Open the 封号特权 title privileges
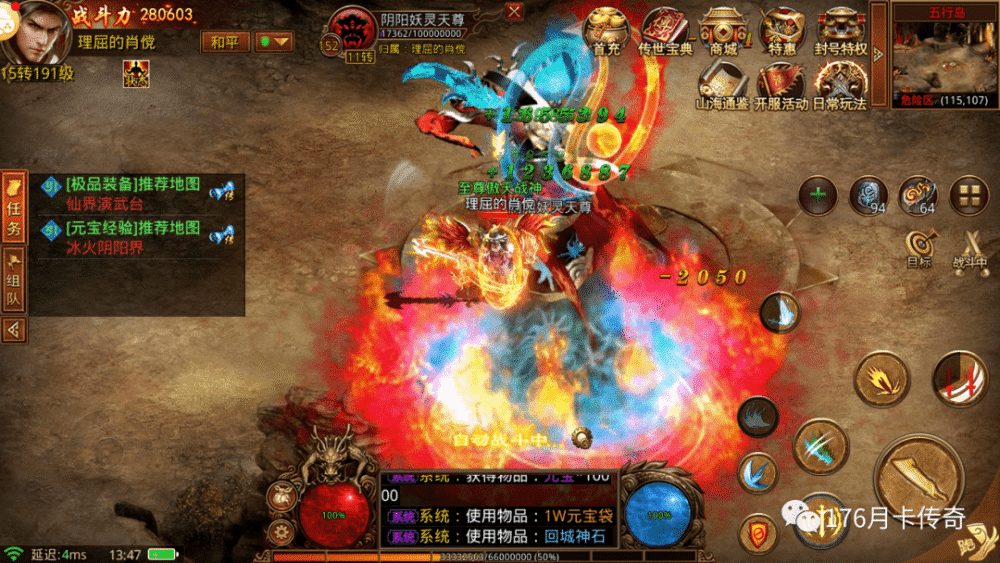This screenshot has width=1000, height=563. coord(841,31)
